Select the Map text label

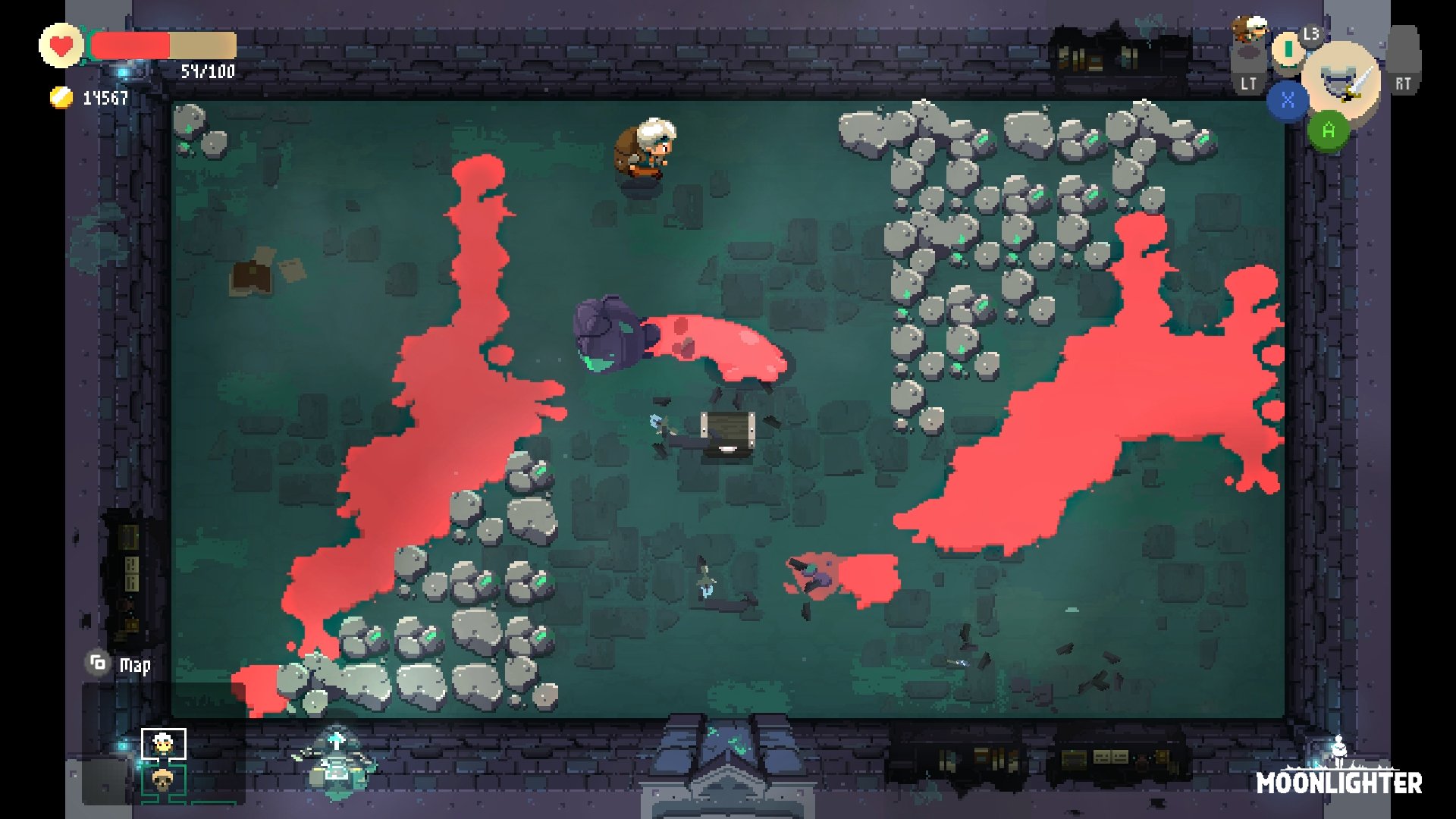[x=135, y=665]
